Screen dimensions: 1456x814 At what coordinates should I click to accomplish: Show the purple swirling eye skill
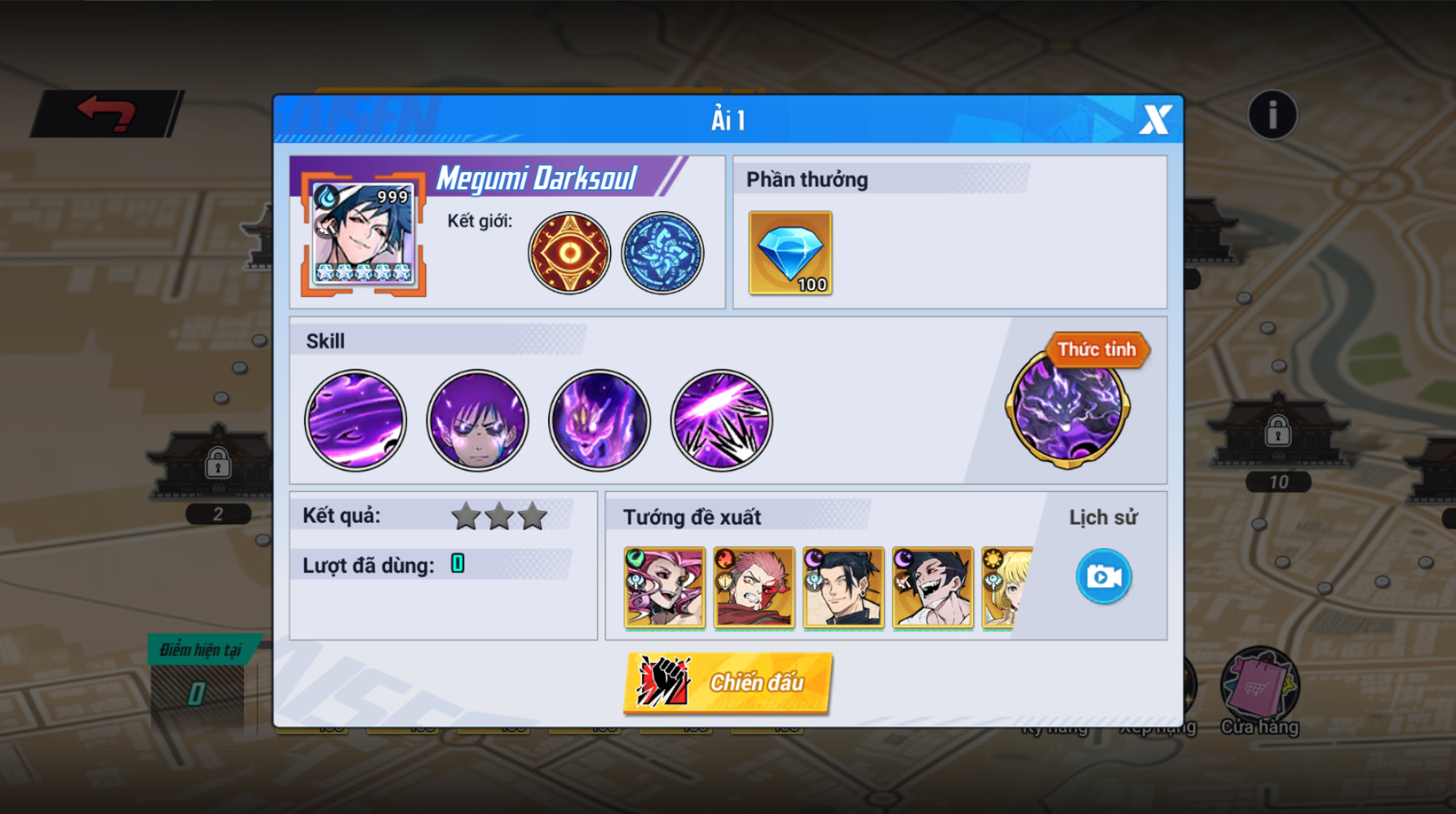click(356, 421)
